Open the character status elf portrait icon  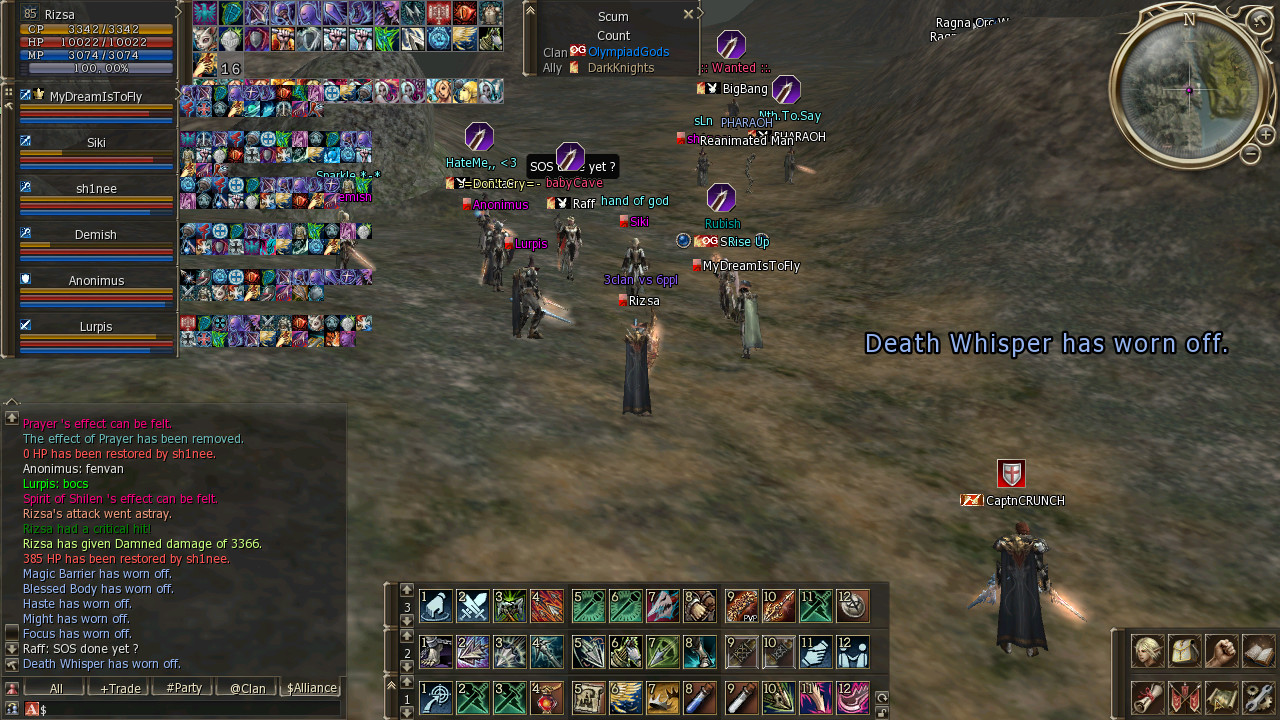[1147, 651]
